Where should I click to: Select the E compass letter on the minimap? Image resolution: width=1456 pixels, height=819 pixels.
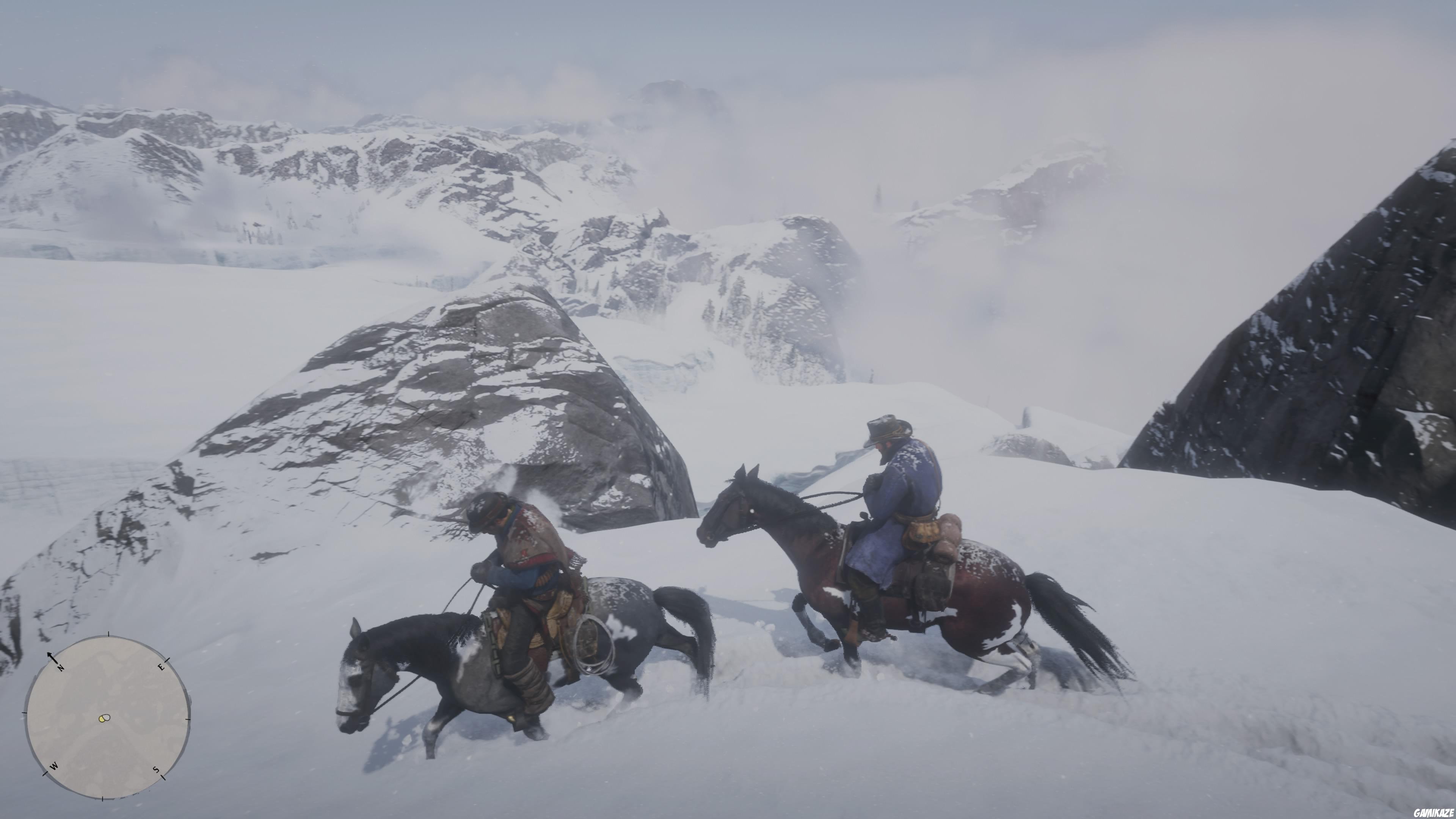pos(162,667)
